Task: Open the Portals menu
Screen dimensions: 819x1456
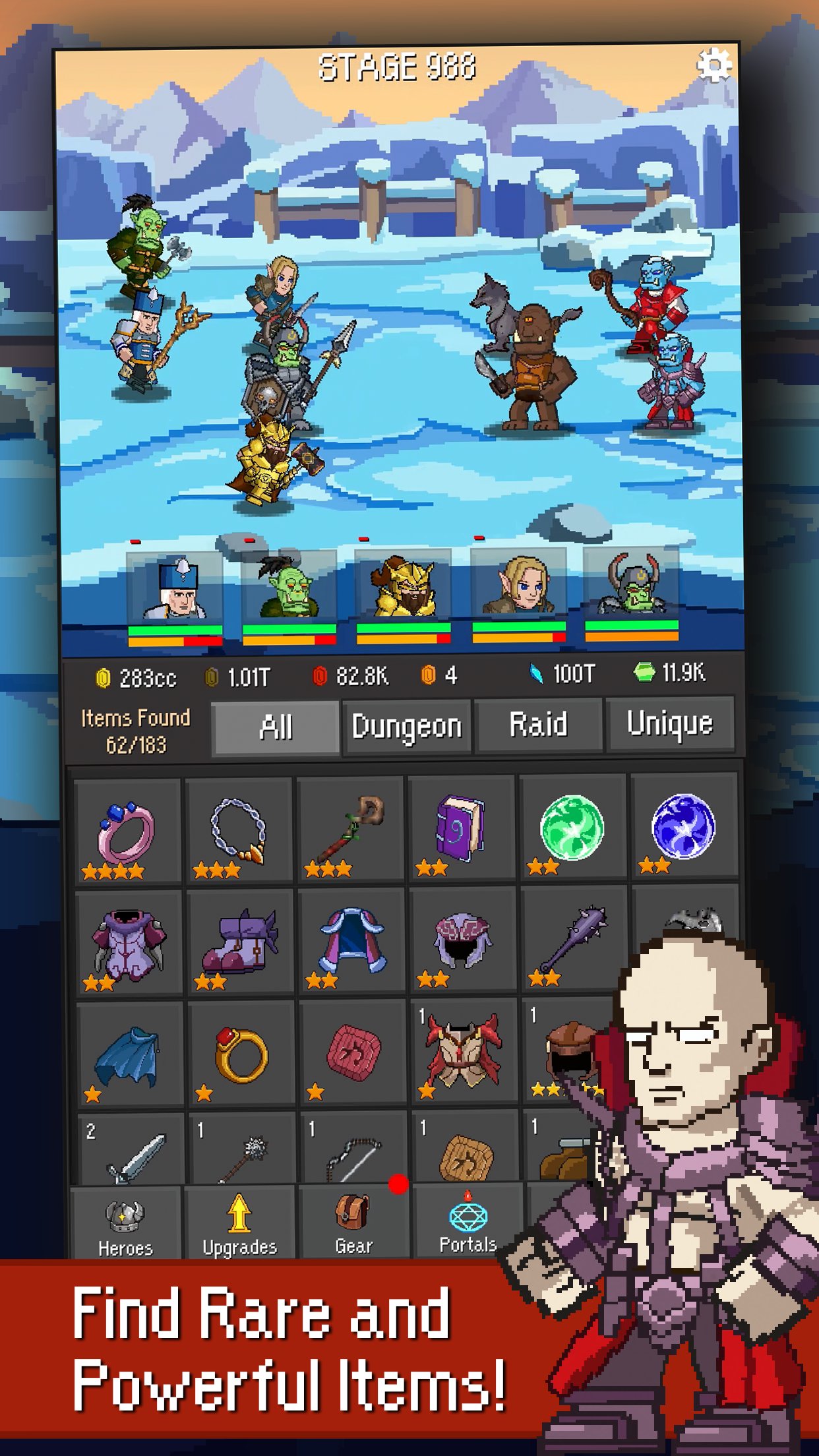Action: coord(468,1224)
